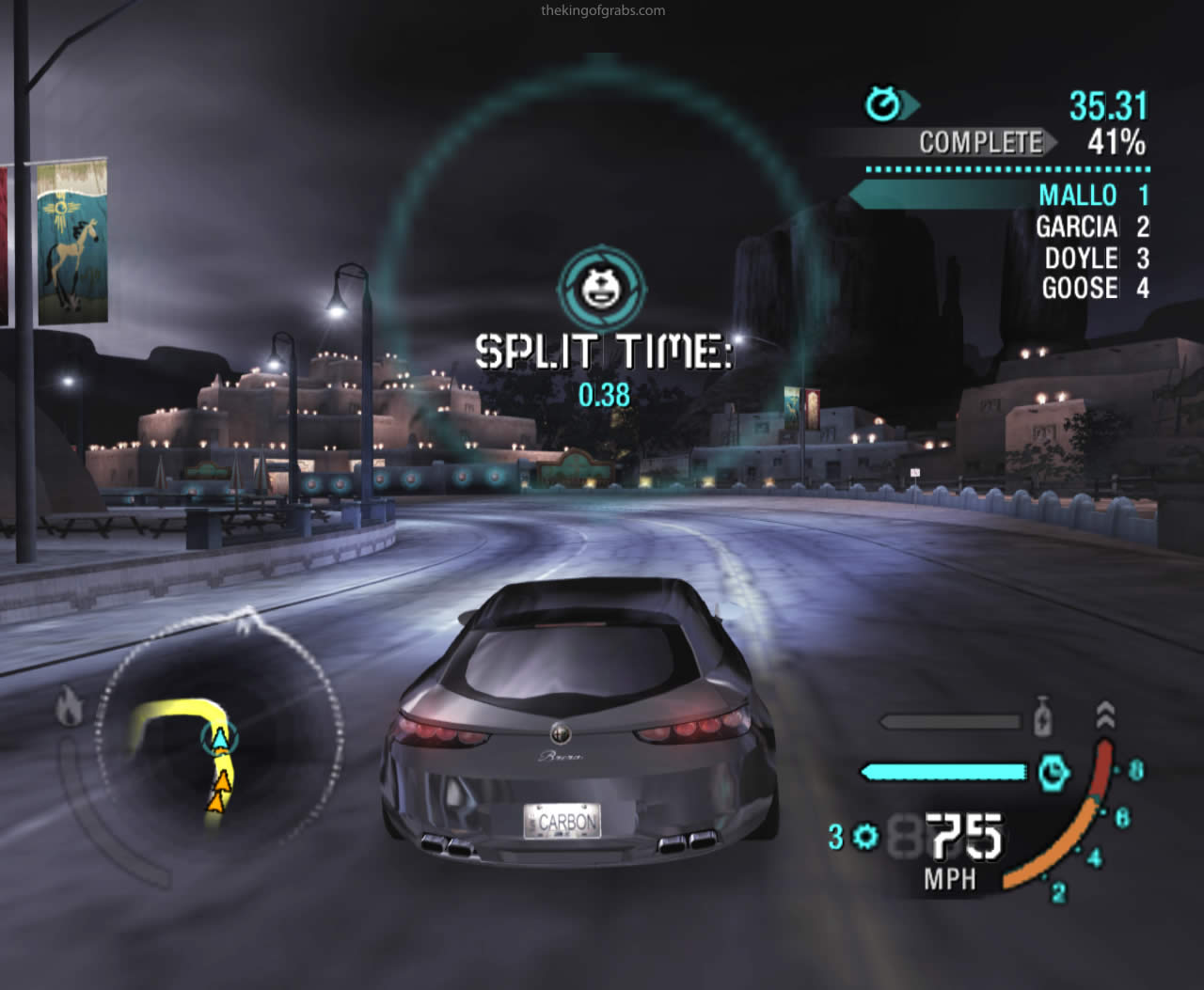Open the thekingofgrabs.com watermark link

603,11
